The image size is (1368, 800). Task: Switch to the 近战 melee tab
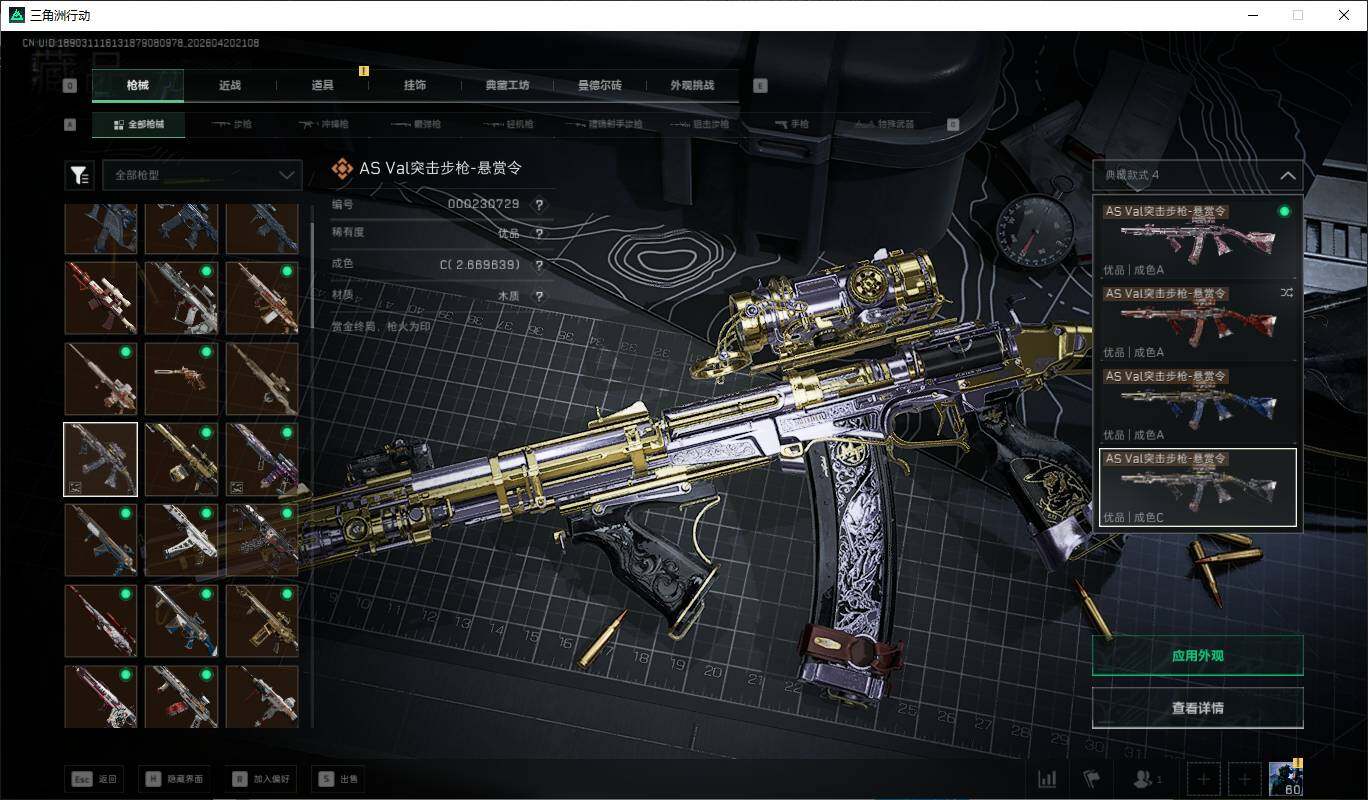click(230, 86)
